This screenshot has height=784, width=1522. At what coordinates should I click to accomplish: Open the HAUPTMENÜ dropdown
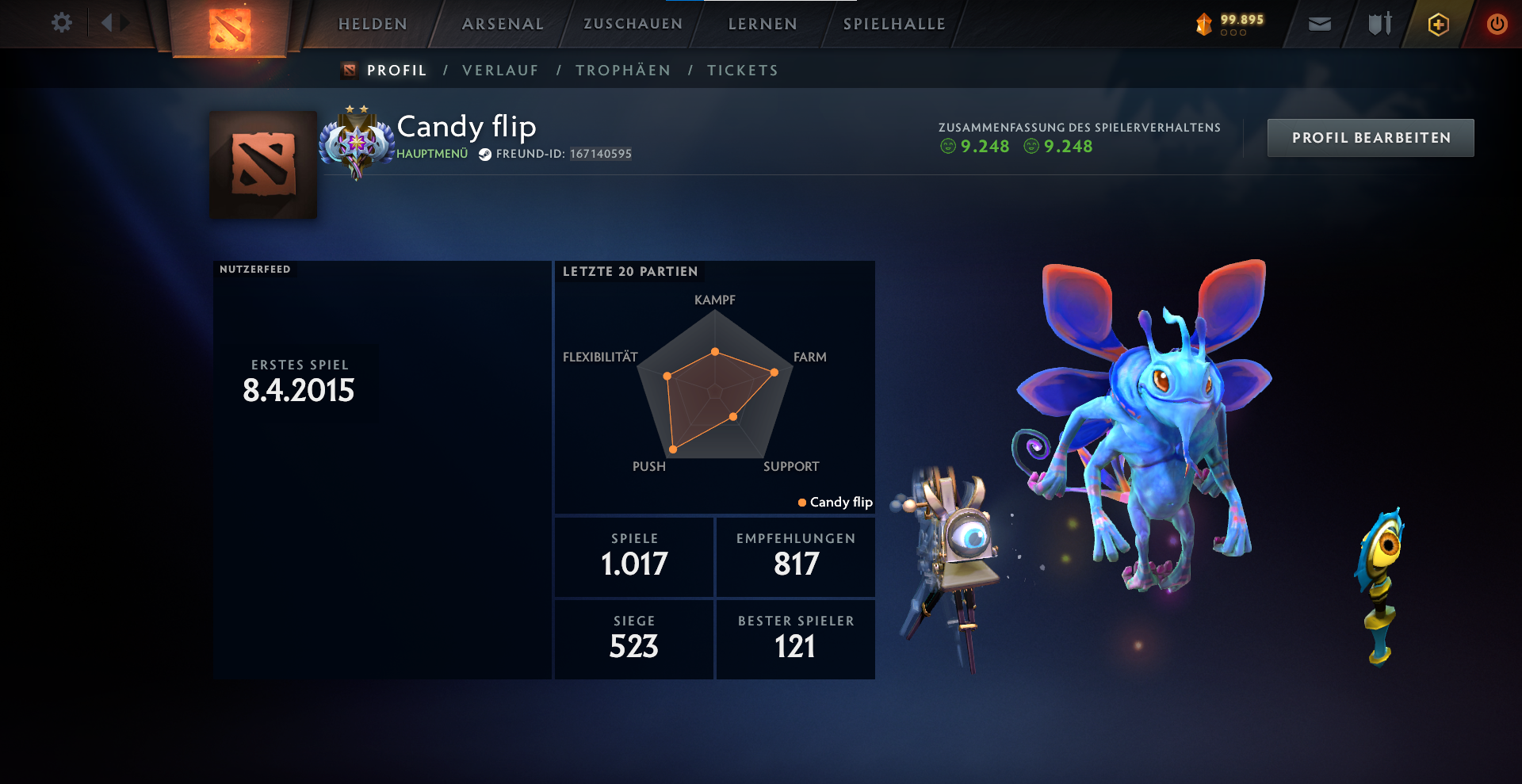tap(430, 155)
